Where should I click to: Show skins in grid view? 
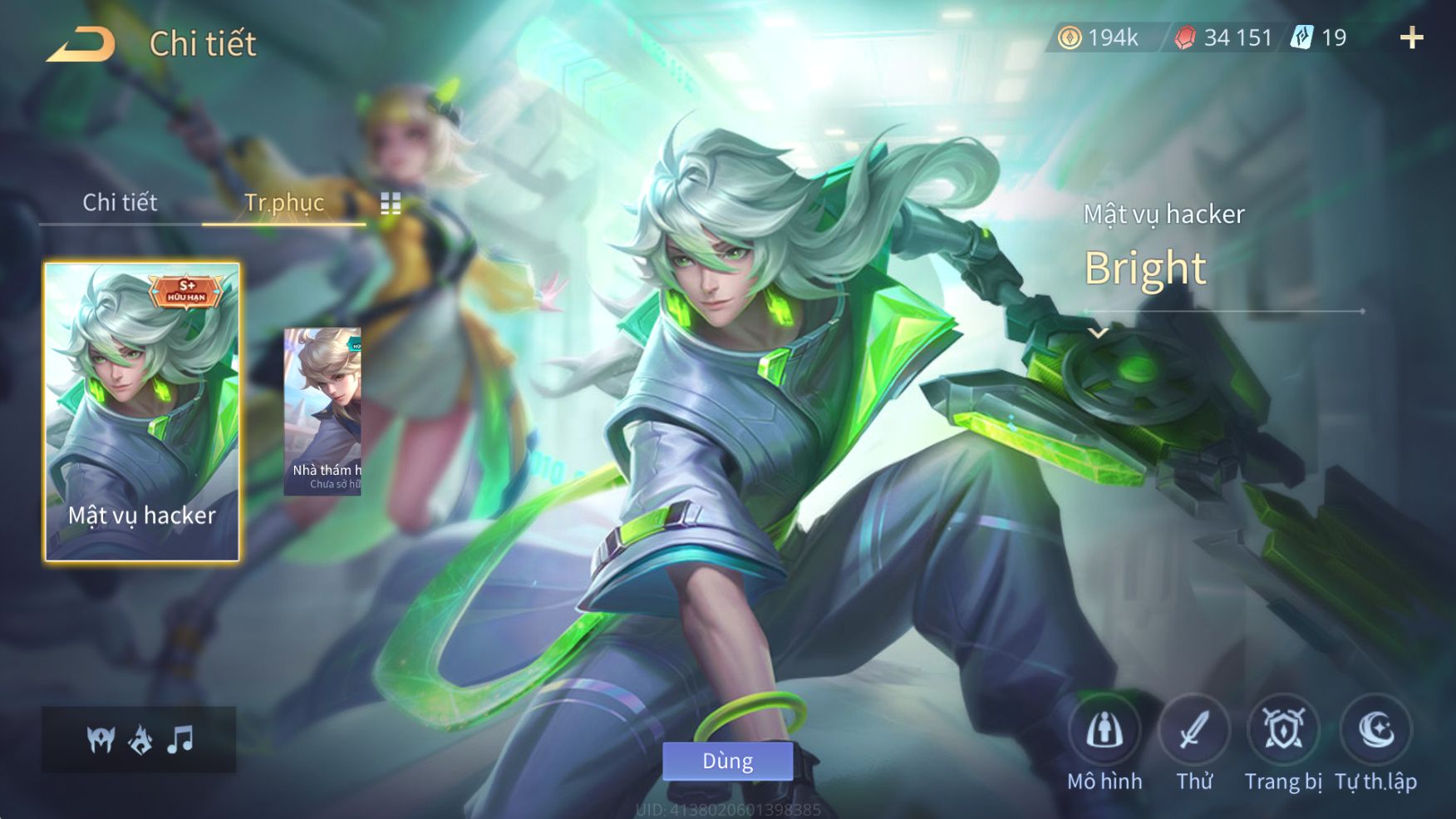[x=391, y=204]
